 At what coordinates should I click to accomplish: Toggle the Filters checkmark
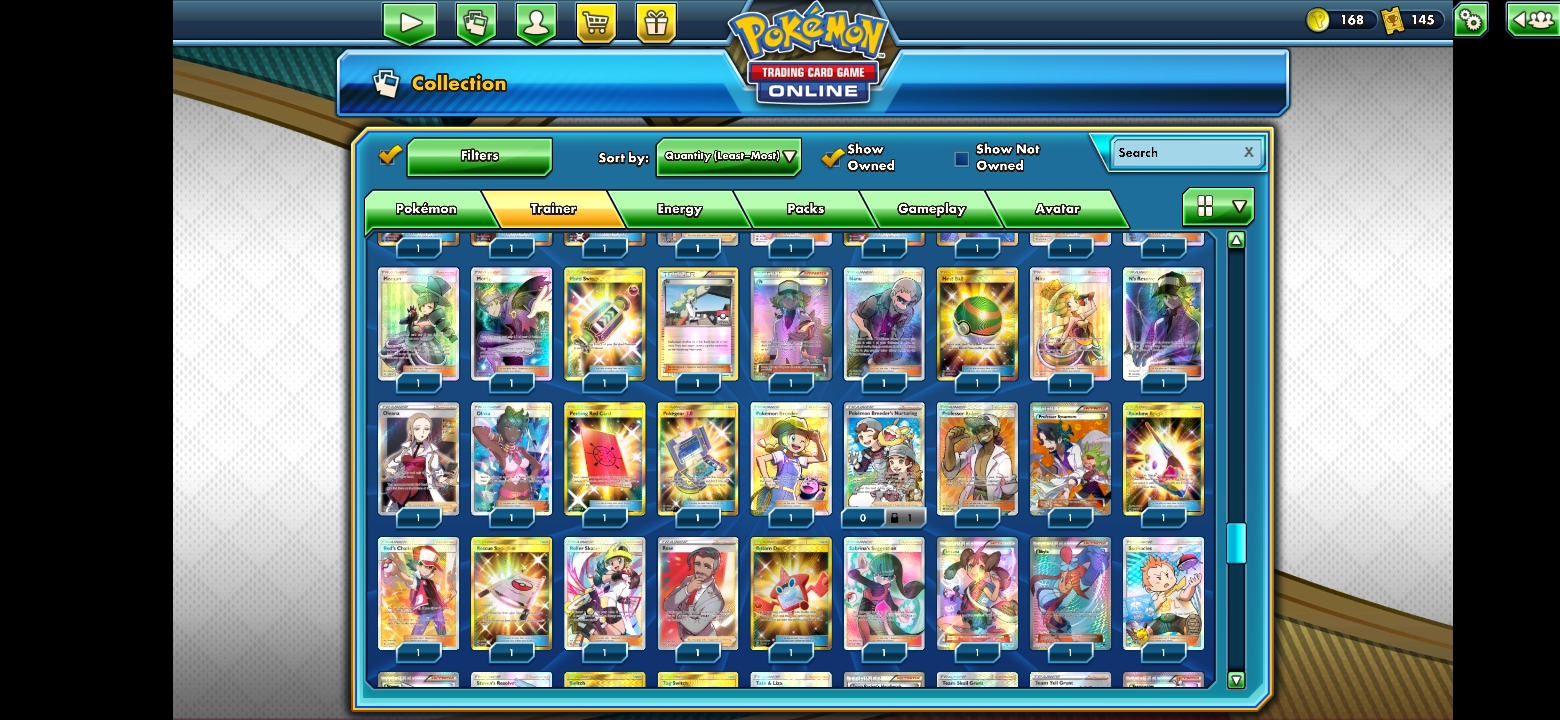point(390,155)
